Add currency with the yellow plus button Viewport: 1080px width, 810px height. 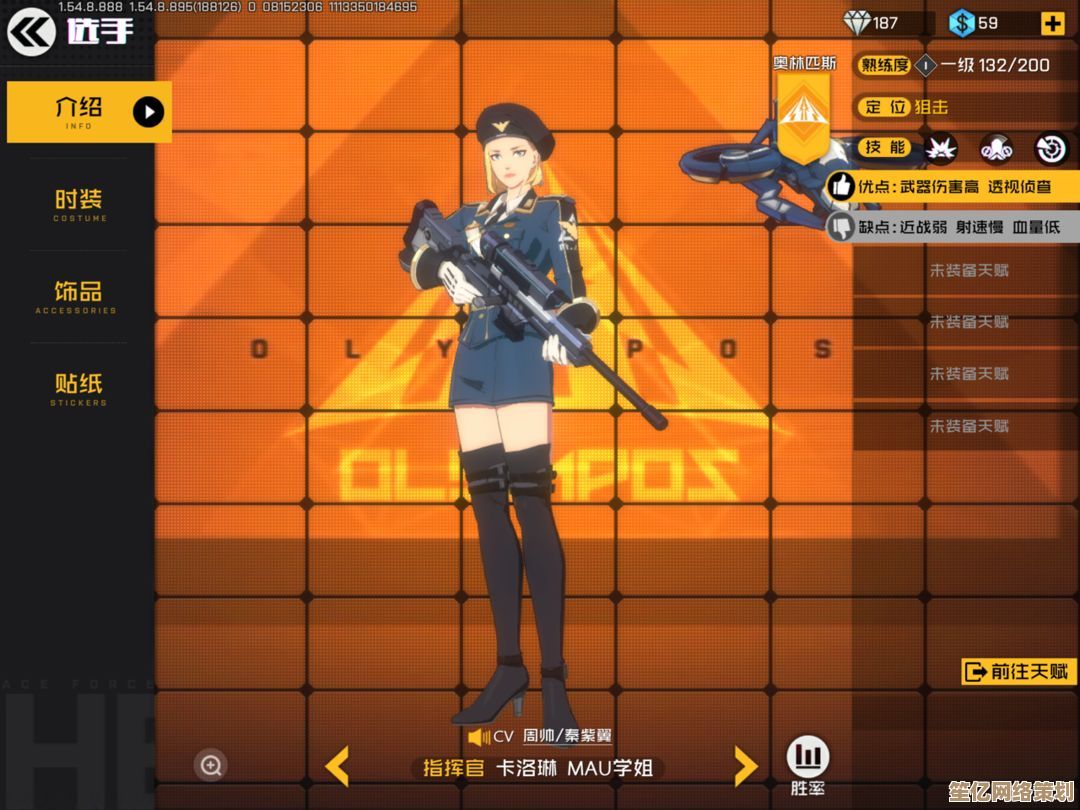[x=1052, y=23]
